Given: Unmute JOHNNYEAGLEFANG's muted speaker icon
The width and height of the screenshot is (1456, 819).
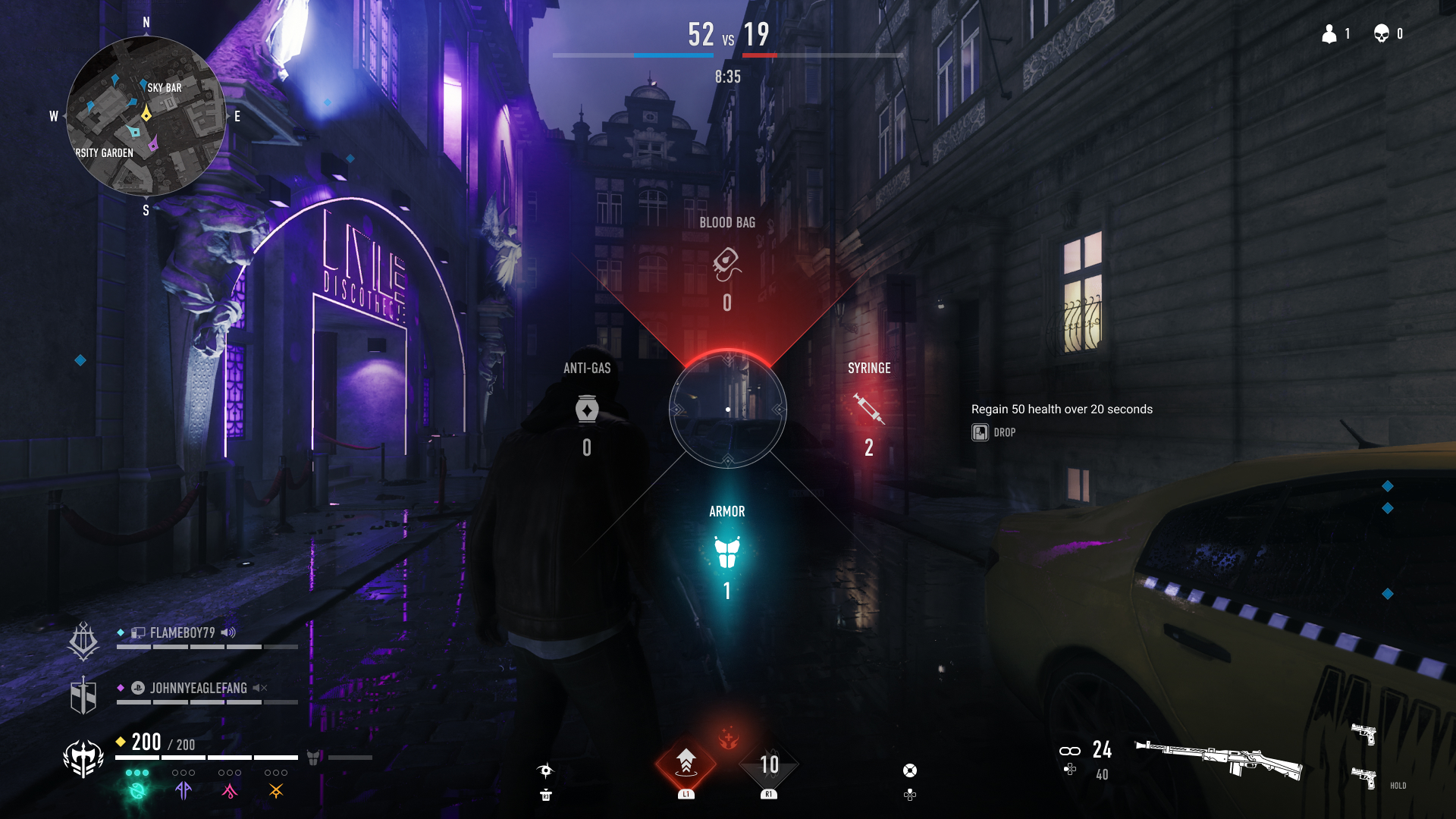Looking at the screenshot, I should (260, 688).
